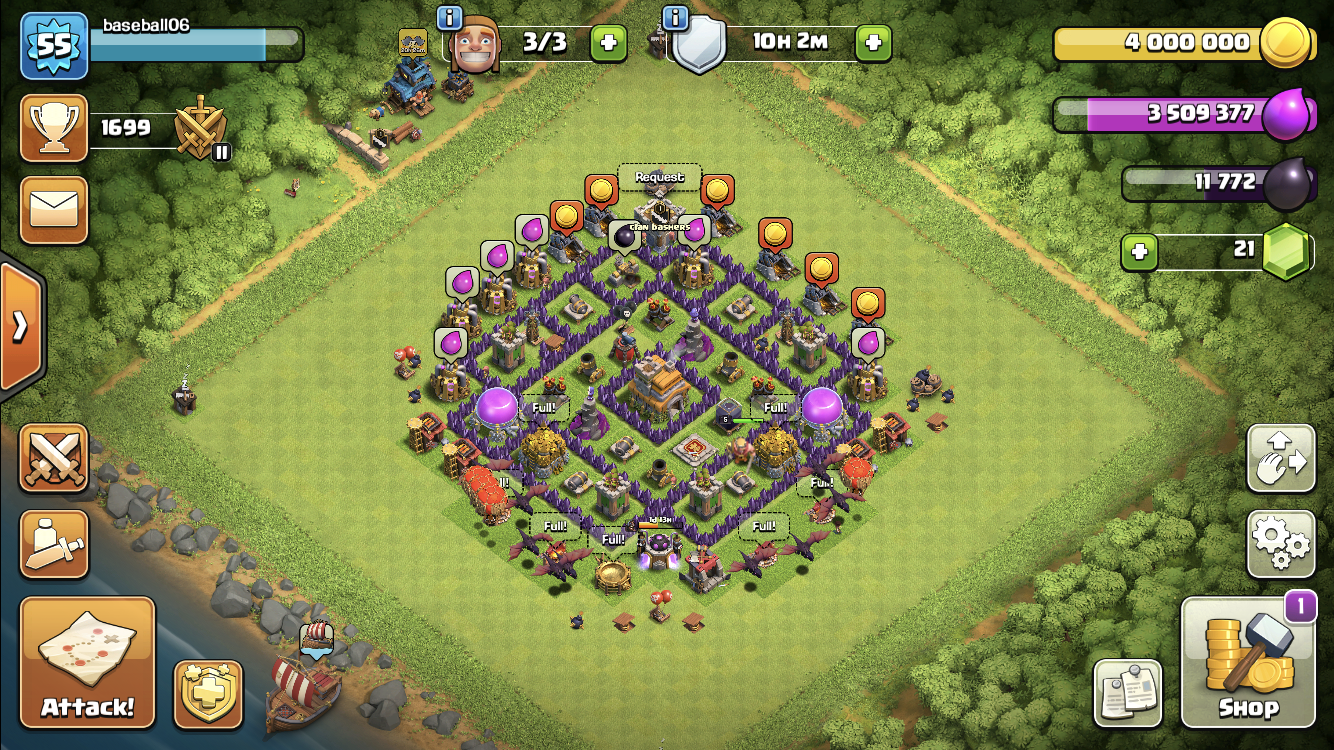Add a builder with the plus button
Image resolution: width=1334 pixels, height=750 pixels.
point(608,43)
